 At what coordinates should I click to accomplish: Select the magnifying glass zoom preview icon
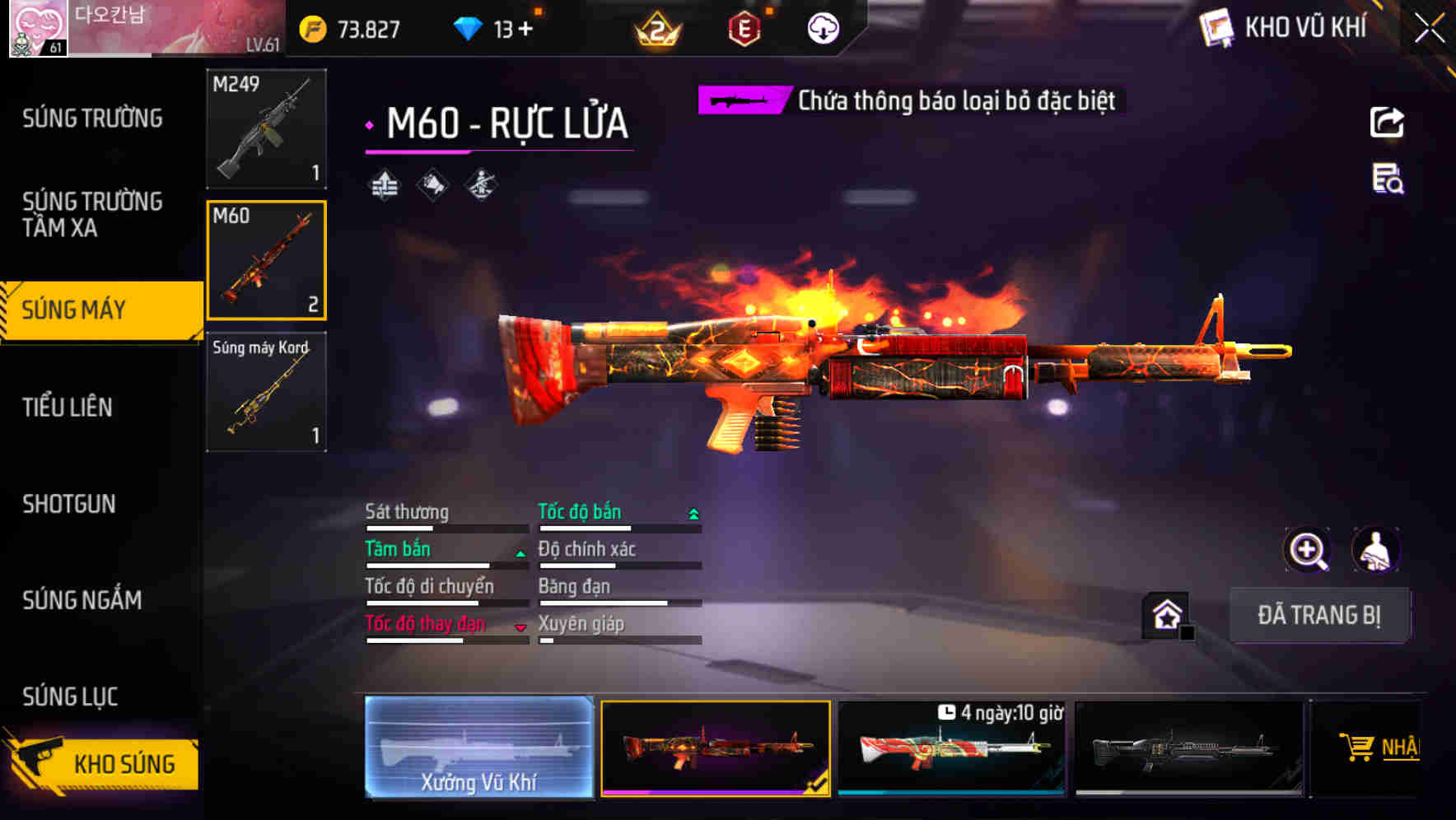[x=1309, y=550]
